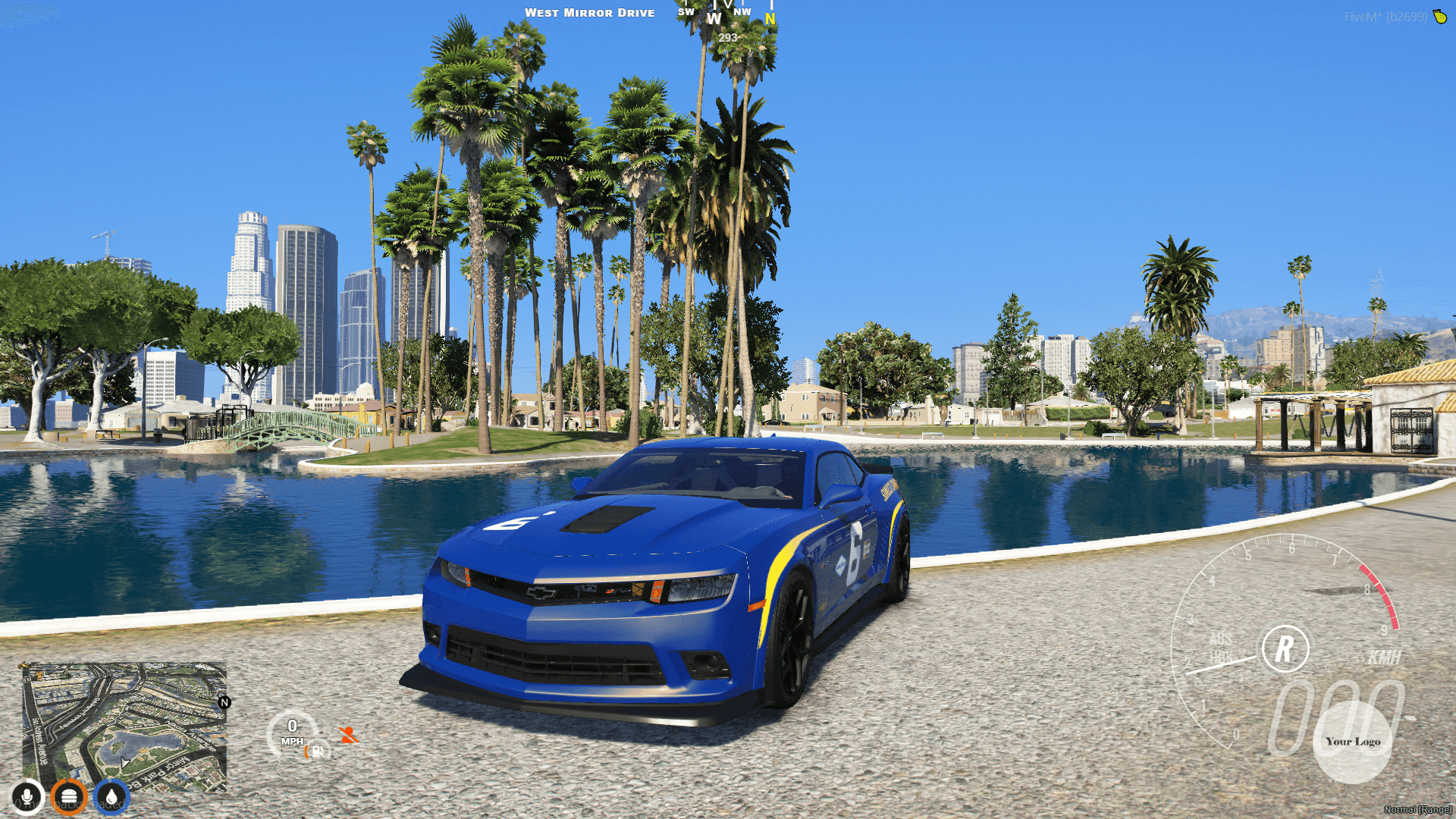Toggle the ABS indicator on the tachometer
The width and height of the screenshot is (1456, 819).
pyautogui.click(x=1221, y=640)
